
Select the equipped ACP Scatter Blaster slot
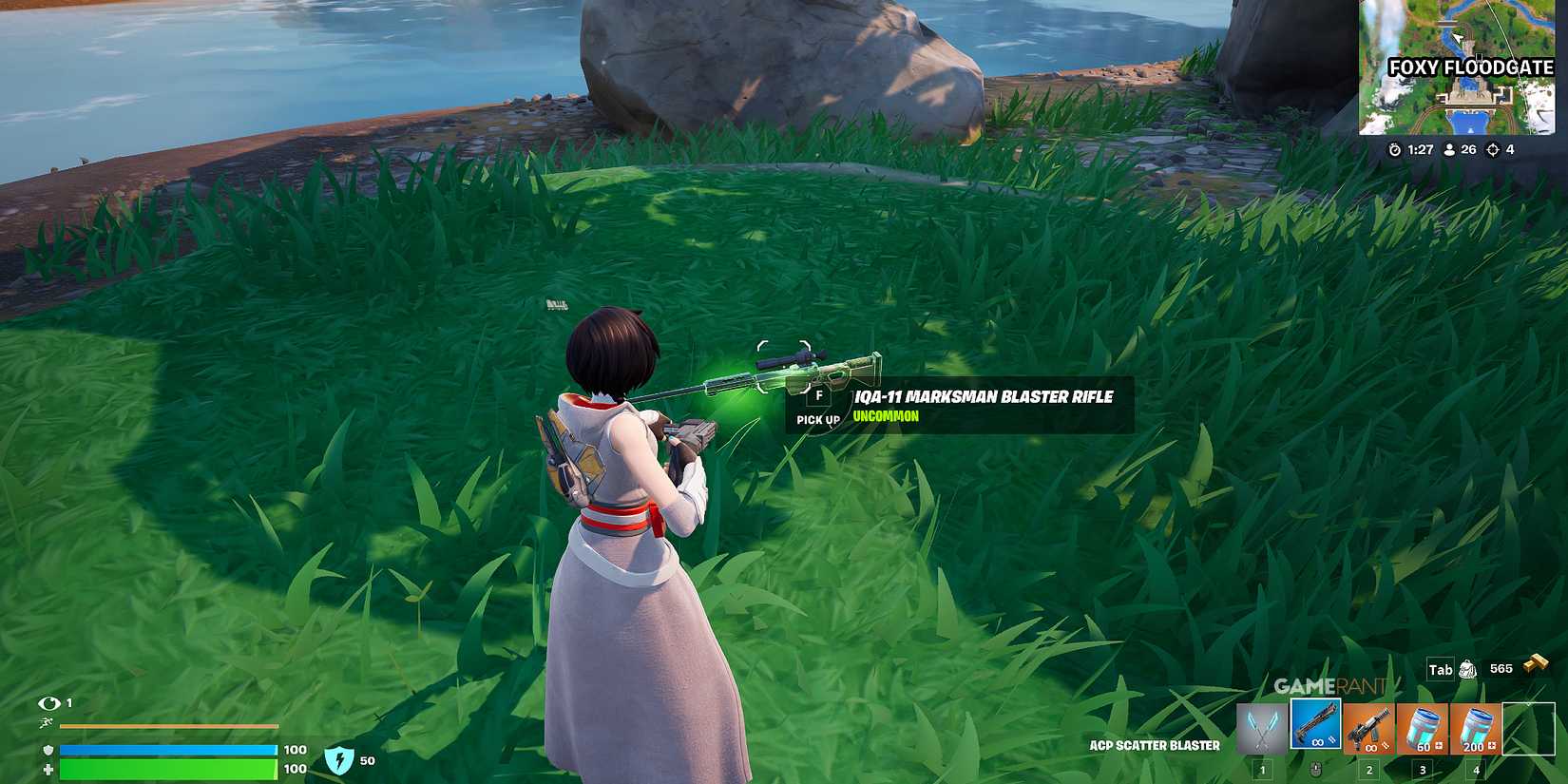click(x=1314, y=724)
